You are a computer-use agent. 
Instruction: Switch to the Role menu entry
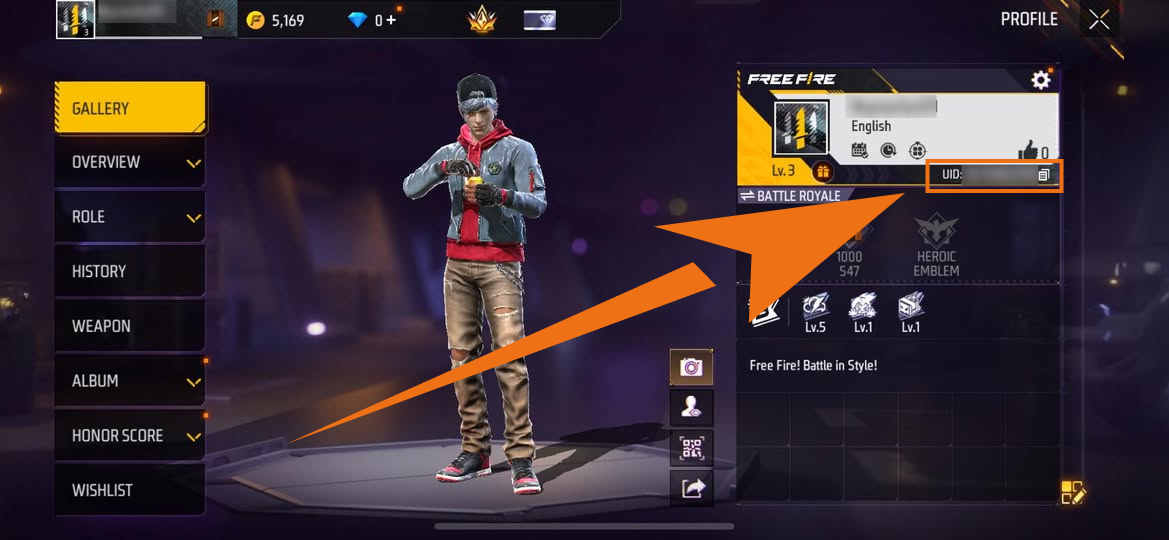(x=130, y=217)
